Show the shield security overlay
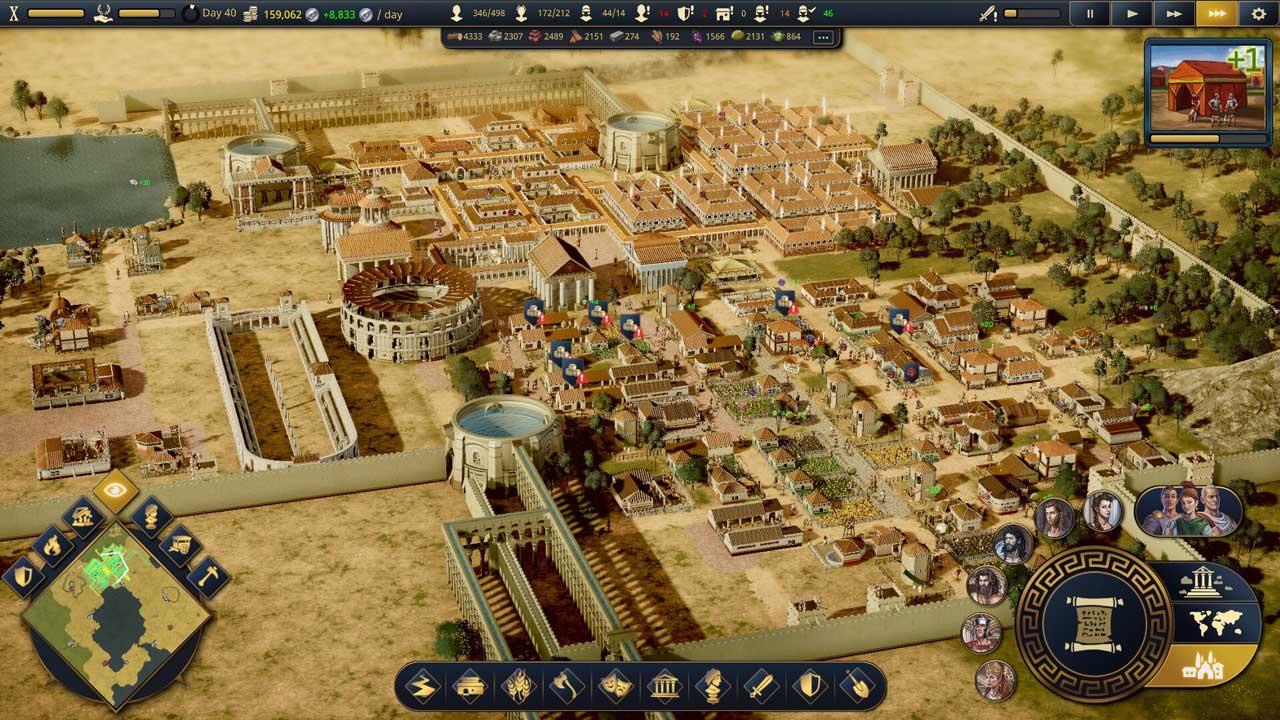 coord(23,576)
